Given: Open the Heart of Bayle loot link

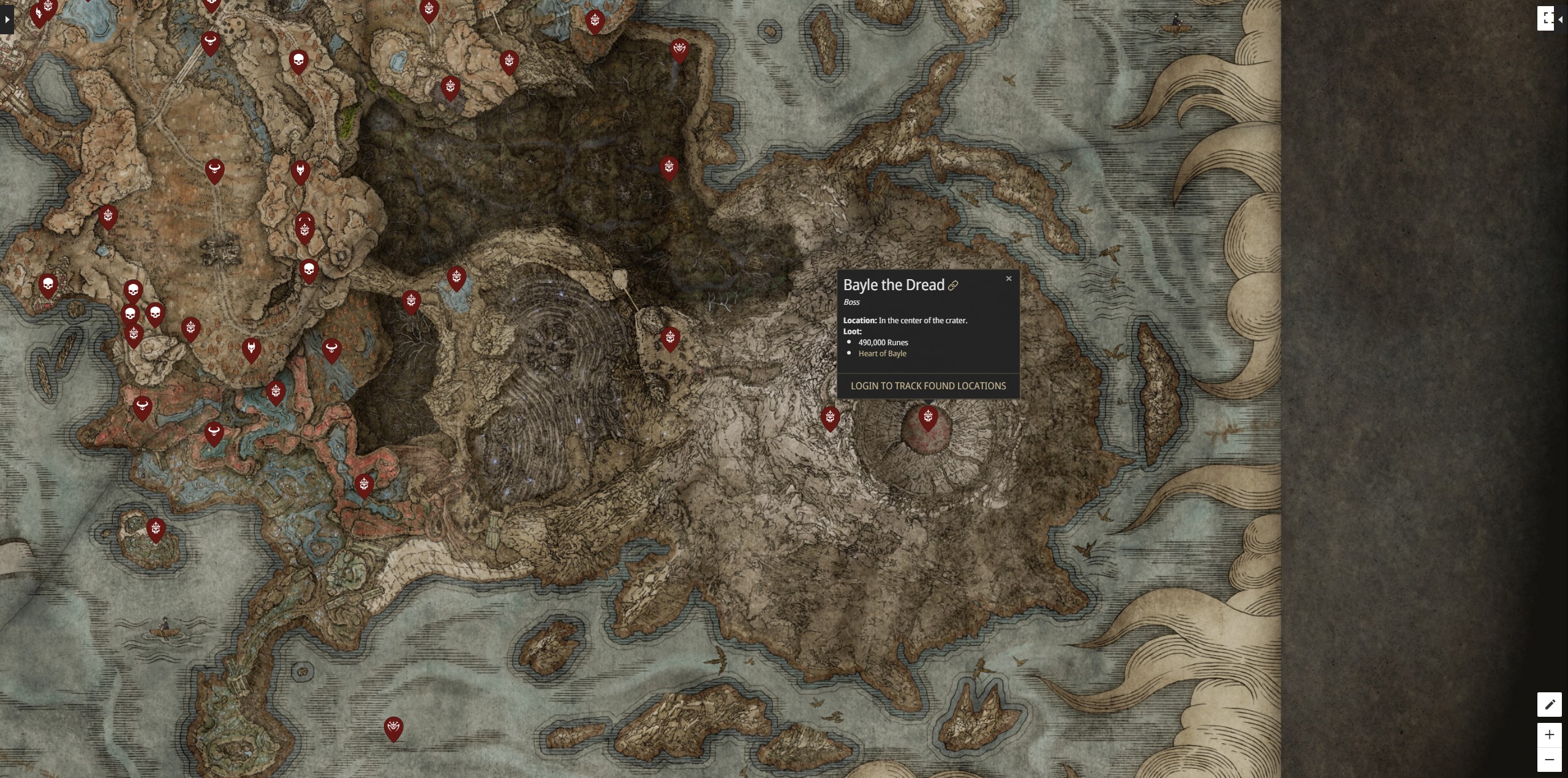Looking at the screenshot, I should click(x=882, y=353).
